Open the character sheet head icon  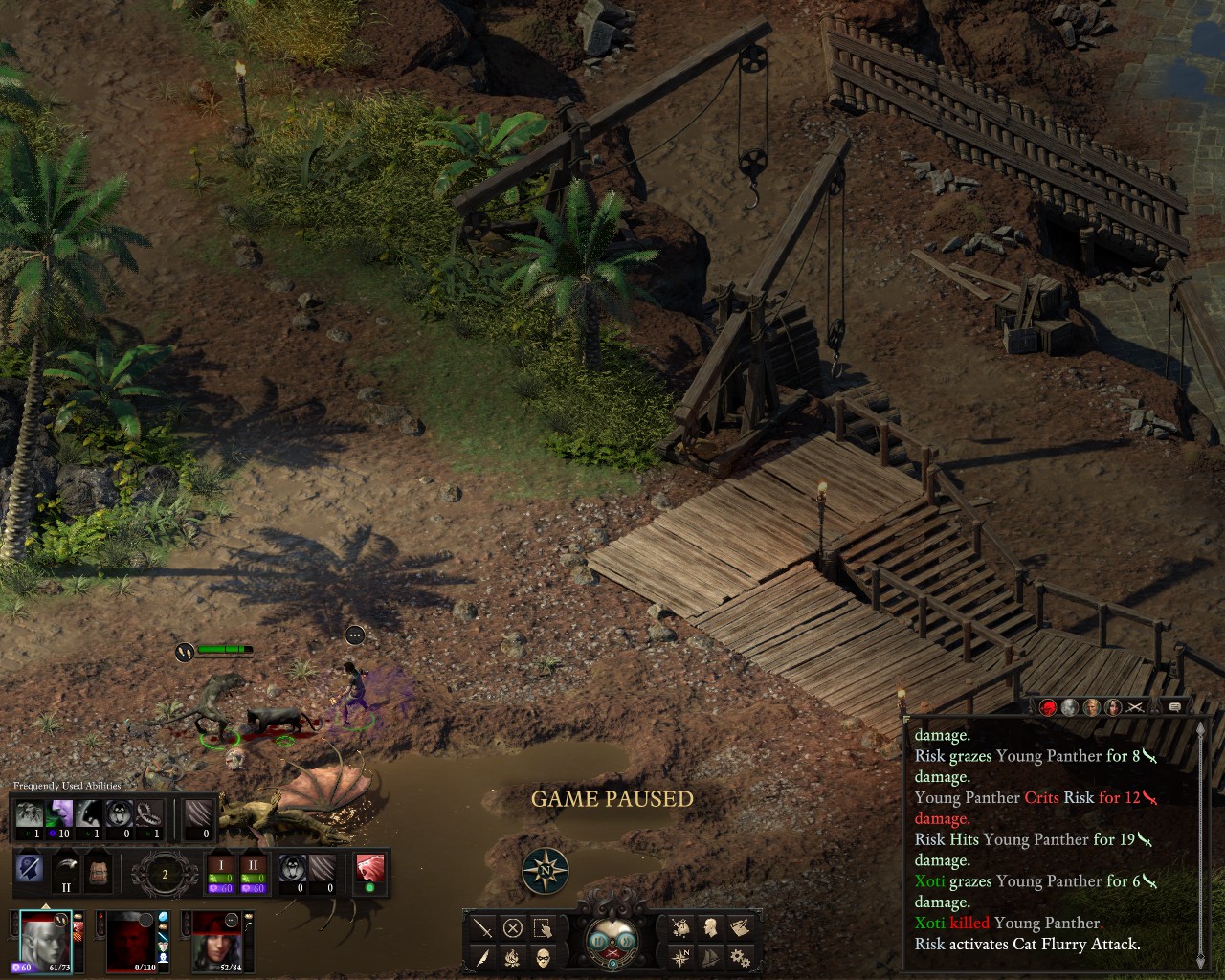710,926
